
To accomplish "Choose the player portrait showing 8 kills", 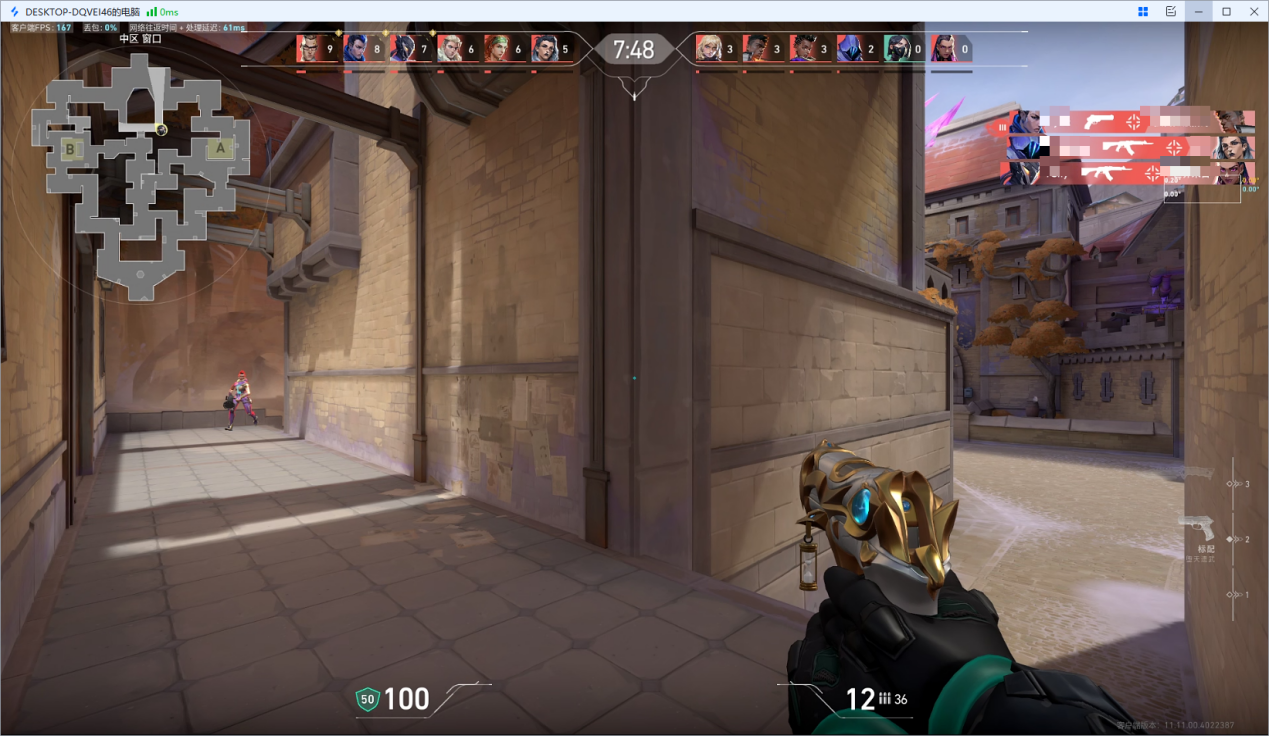I will (x=356, y=48).
